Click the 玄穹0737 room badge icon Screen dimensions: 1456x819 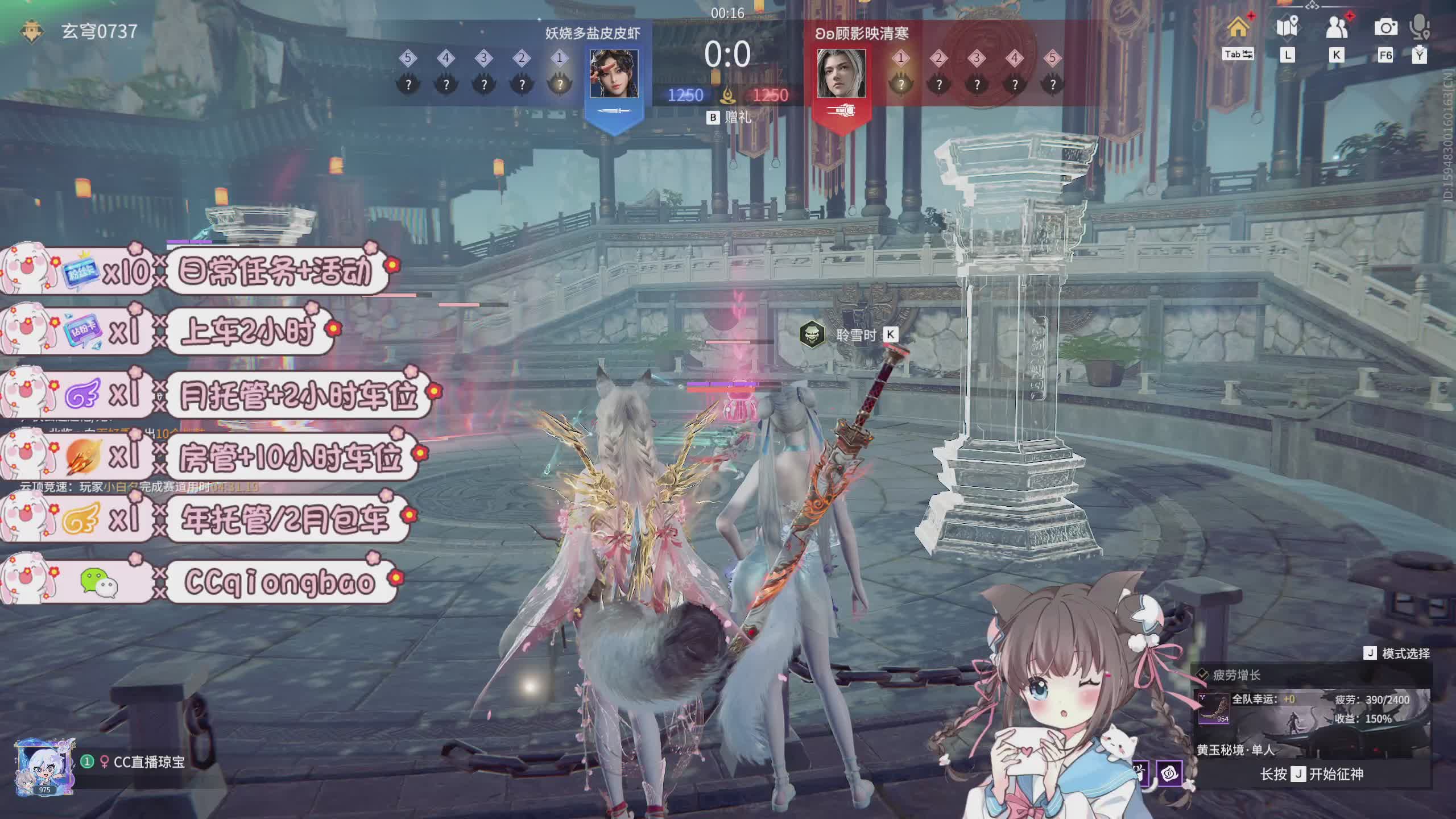point(32,32)
